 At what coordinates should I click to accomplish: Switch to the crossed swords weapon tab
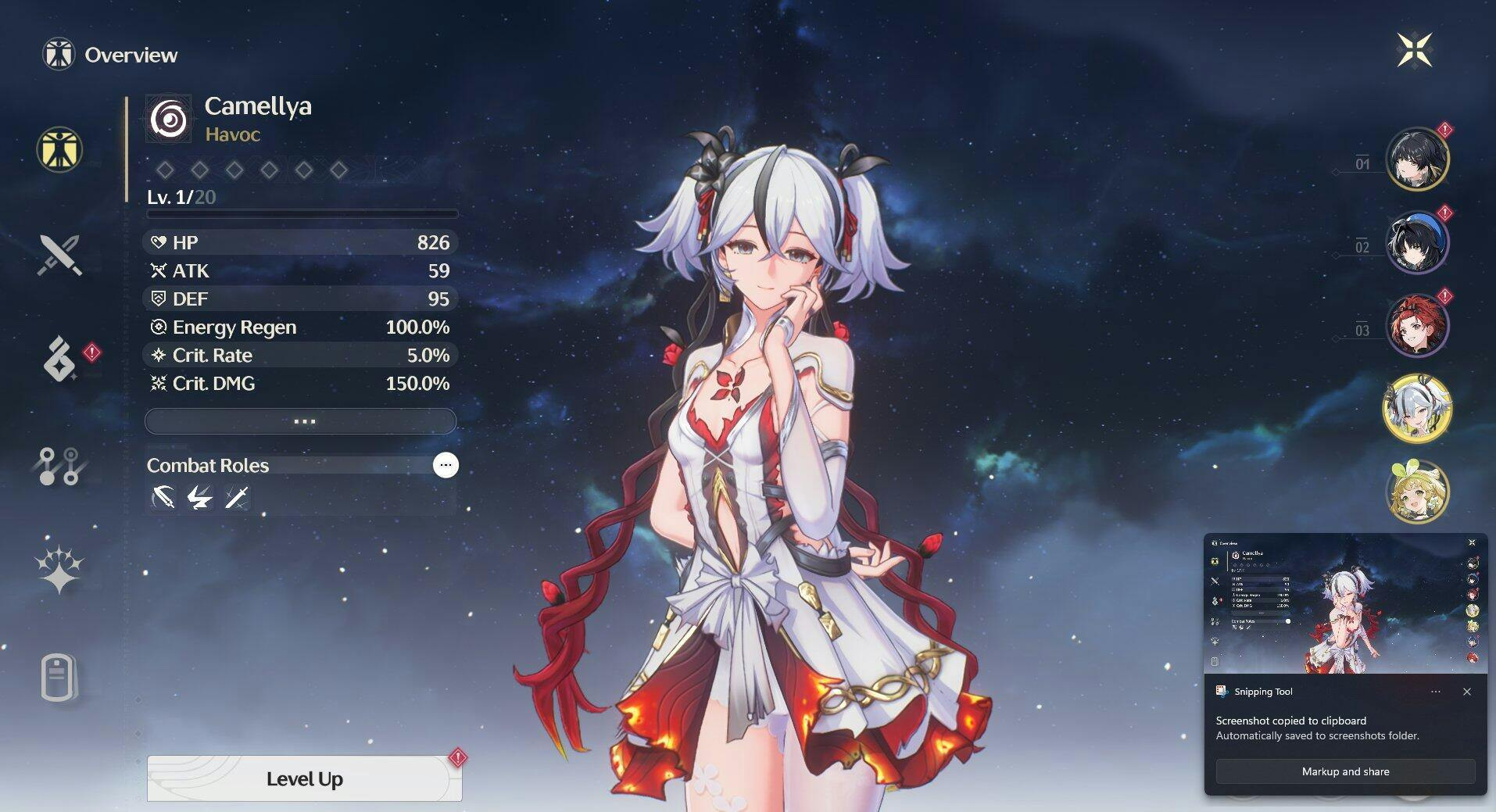click(x=59, y=255)
